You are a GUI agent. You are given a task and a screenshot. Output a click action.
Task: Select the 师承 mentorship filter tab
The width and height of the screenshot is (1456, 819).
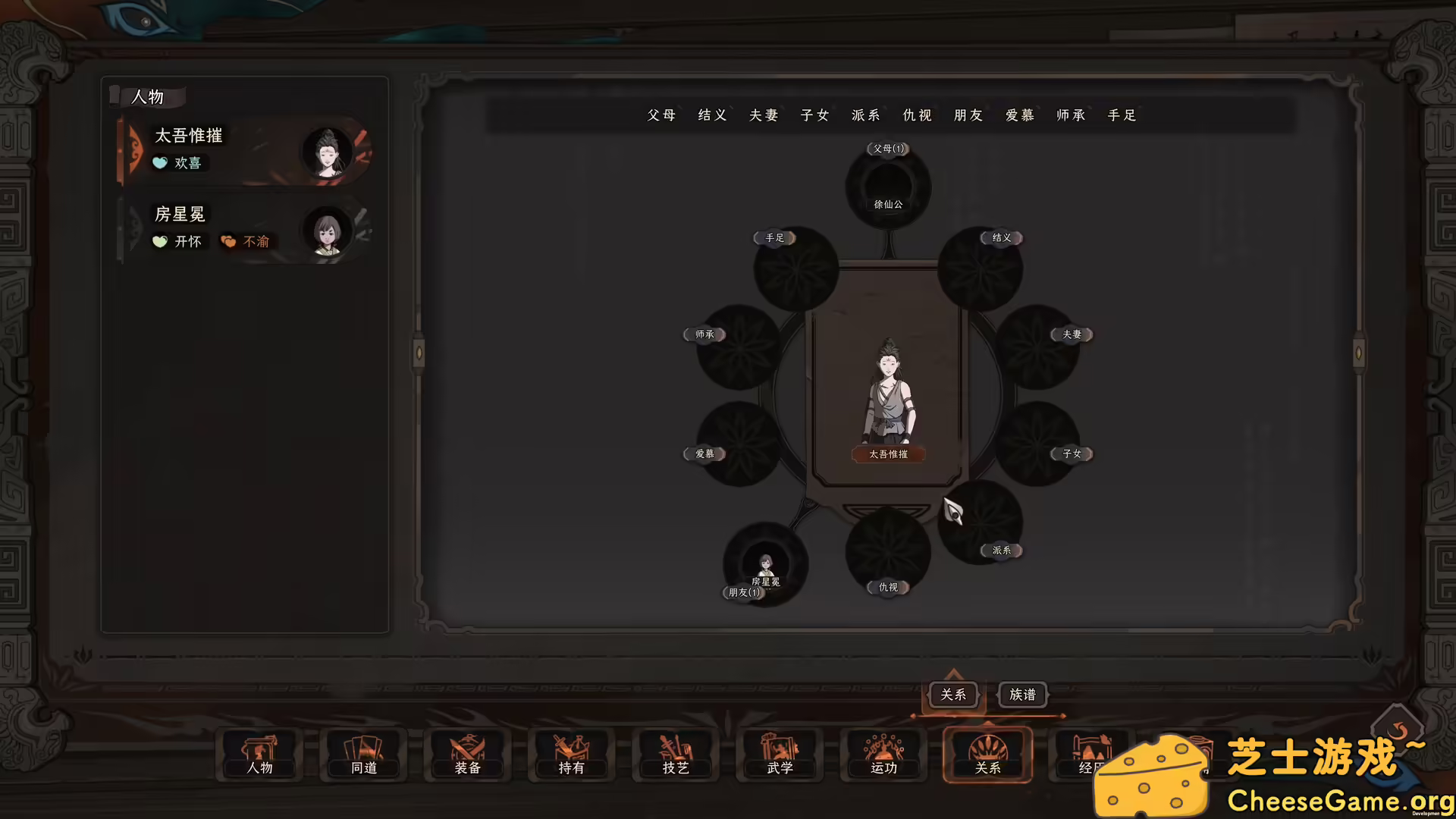point(1070,115)
